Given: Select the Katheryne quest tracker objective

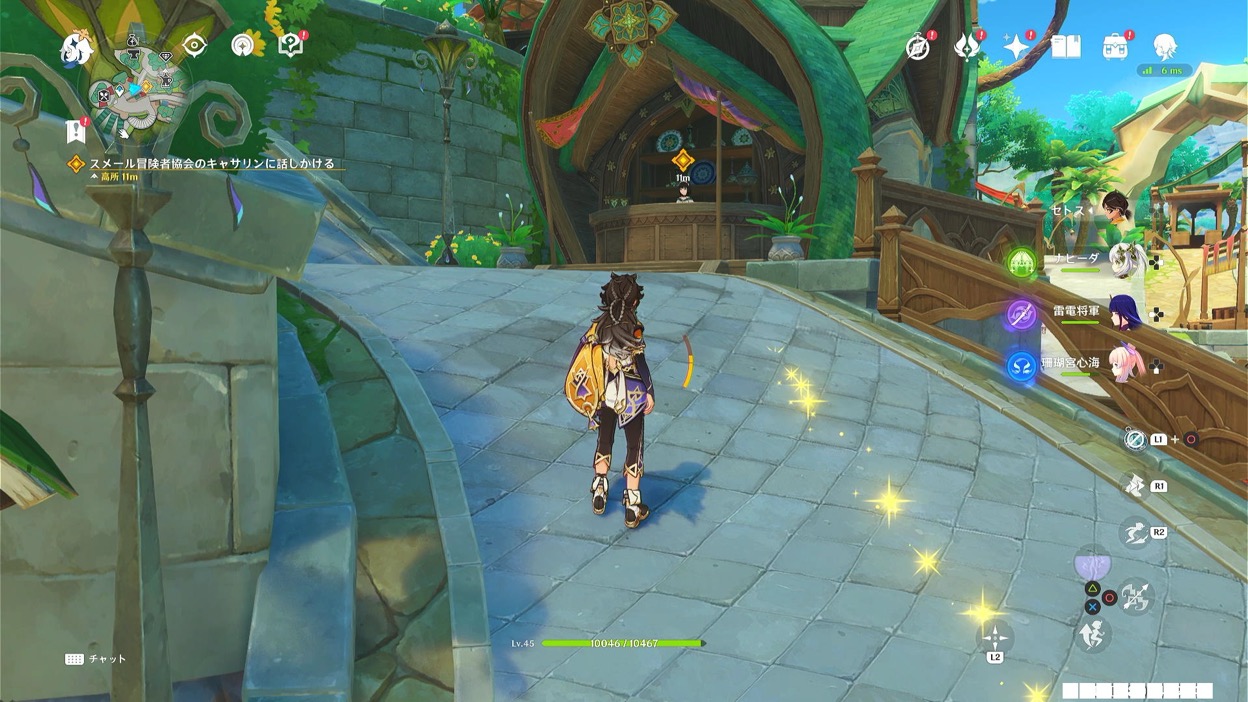Looking at the screenshot, I should tap(210, 163).
